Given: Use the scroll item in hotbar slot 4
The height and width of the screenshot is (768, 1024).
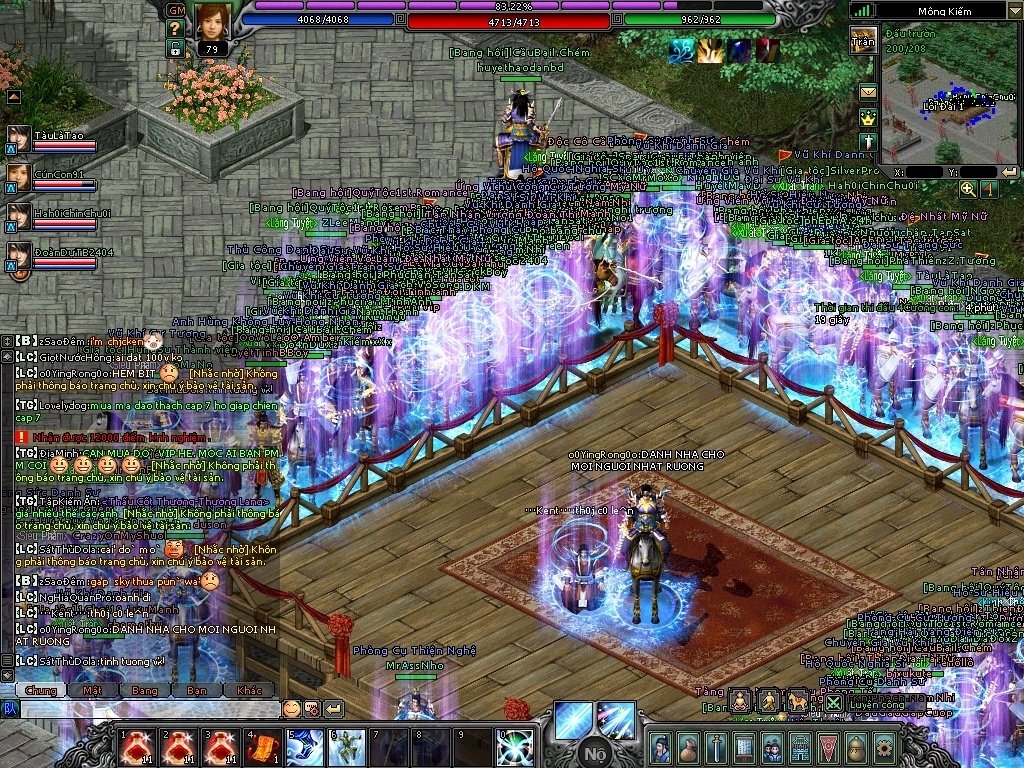Looking at the screenshot, I should [x=263, y=746].
